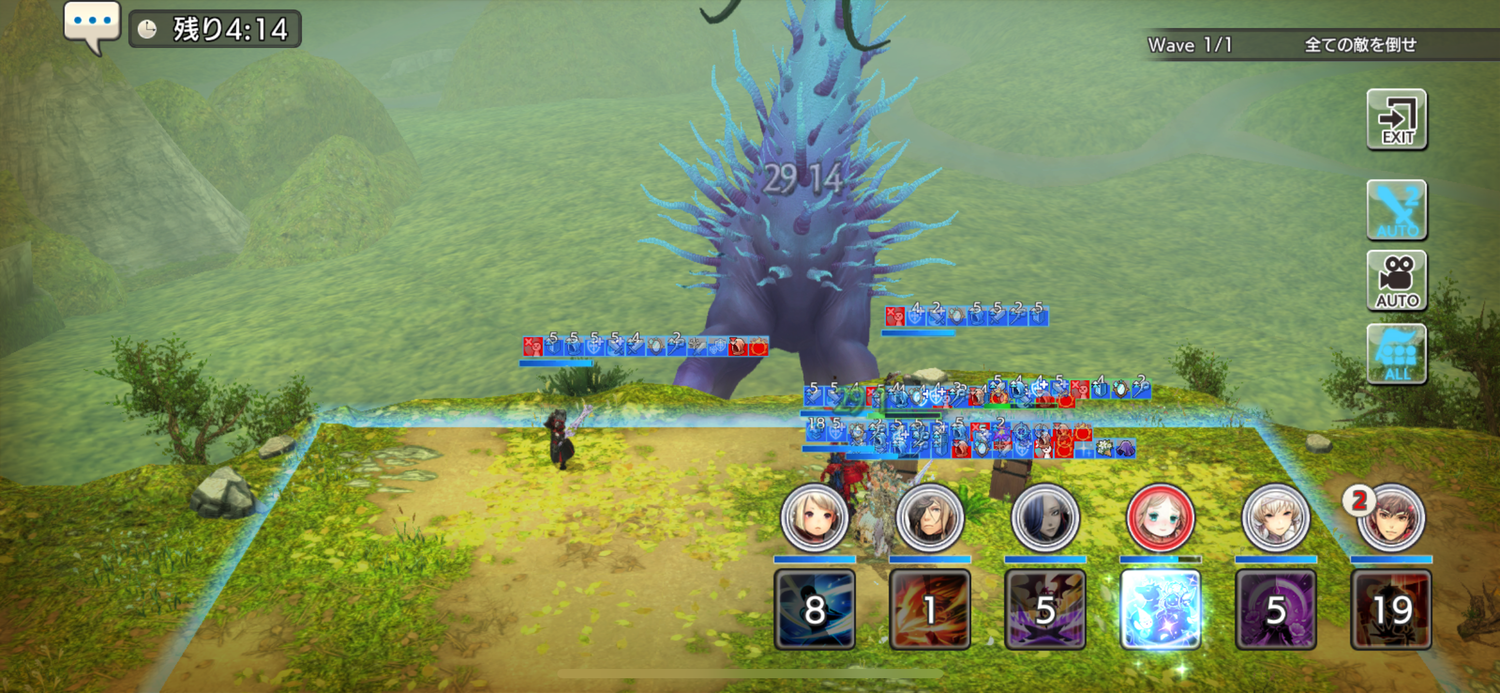Viewport: 1500px width, 693px height.
Task: Select the brown-haired portrait with badge 2
Action: (1391, 518)
